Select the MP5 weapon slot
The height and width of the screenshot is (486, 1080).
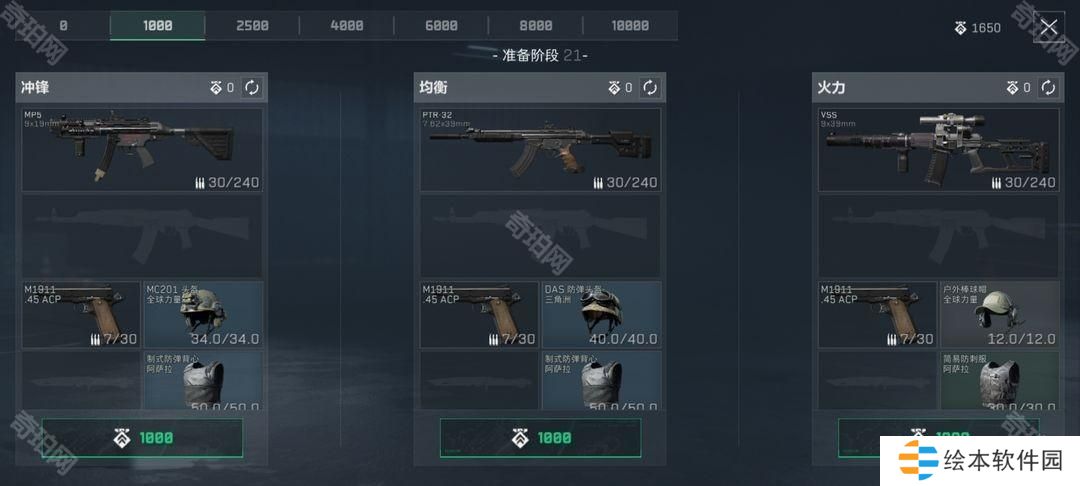coord(142,150)
